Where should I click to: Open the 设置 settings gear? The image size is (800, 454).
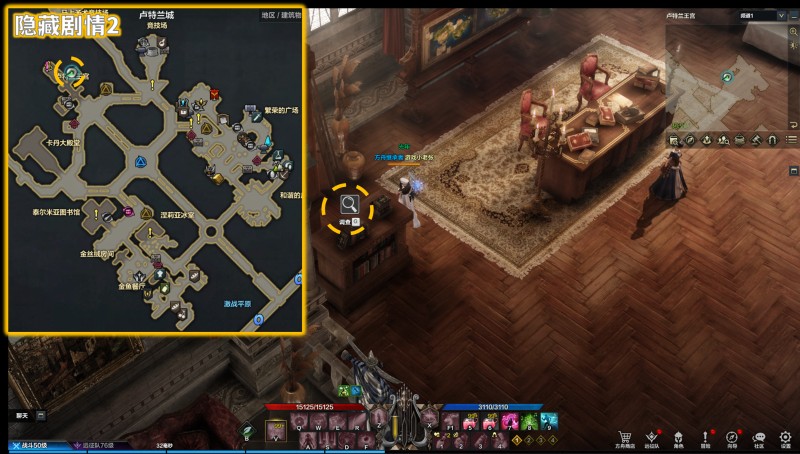(x=786, y=437)
